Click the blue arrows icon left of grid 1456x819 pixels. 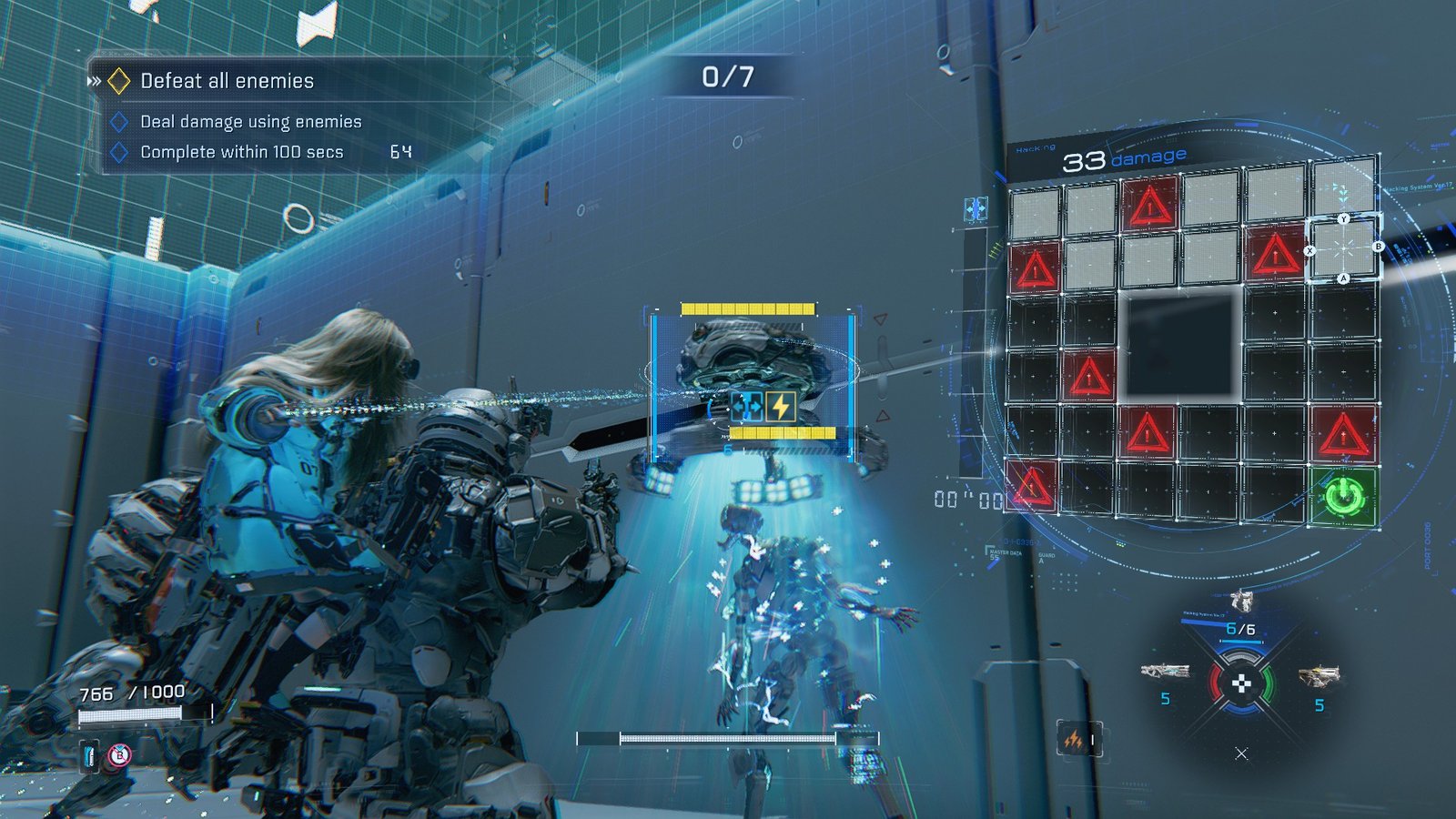[x=975, y=209]
